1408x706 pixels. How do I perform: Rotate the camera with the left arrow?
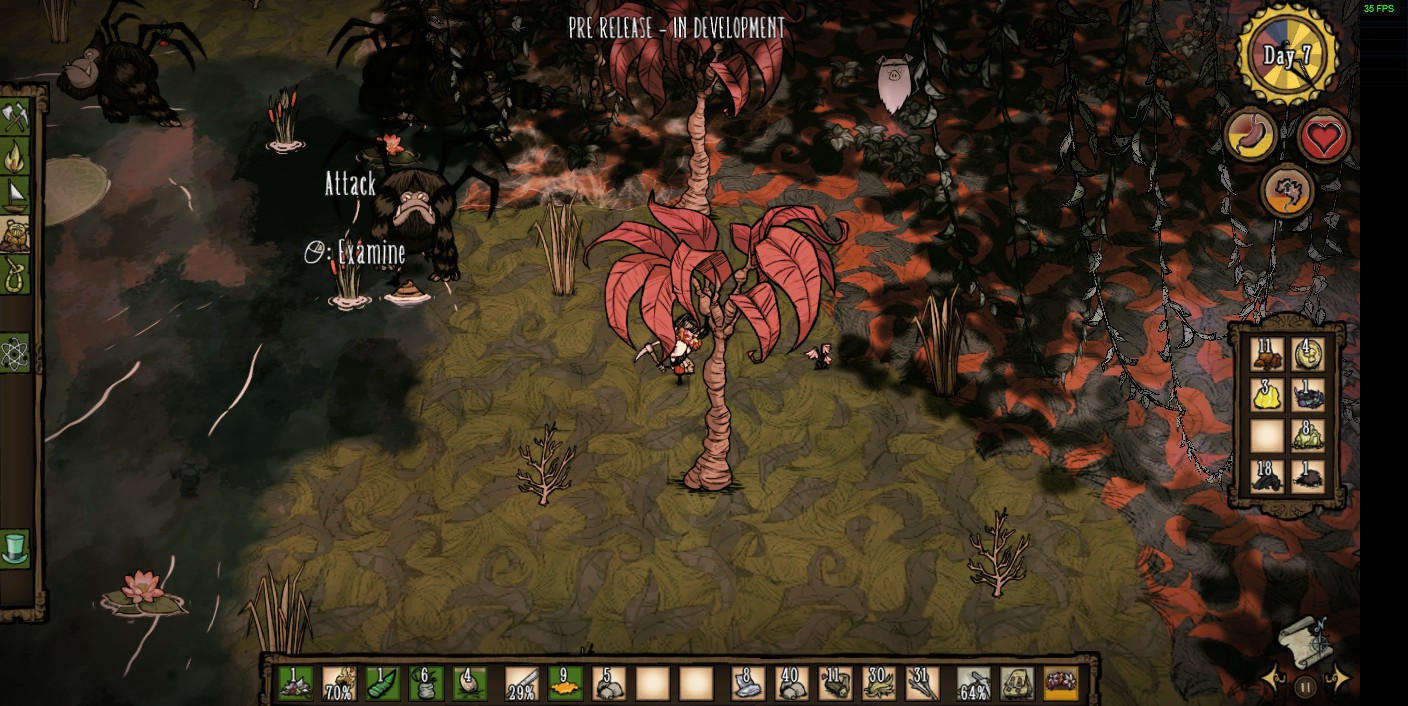click(x=1273, y=680)
